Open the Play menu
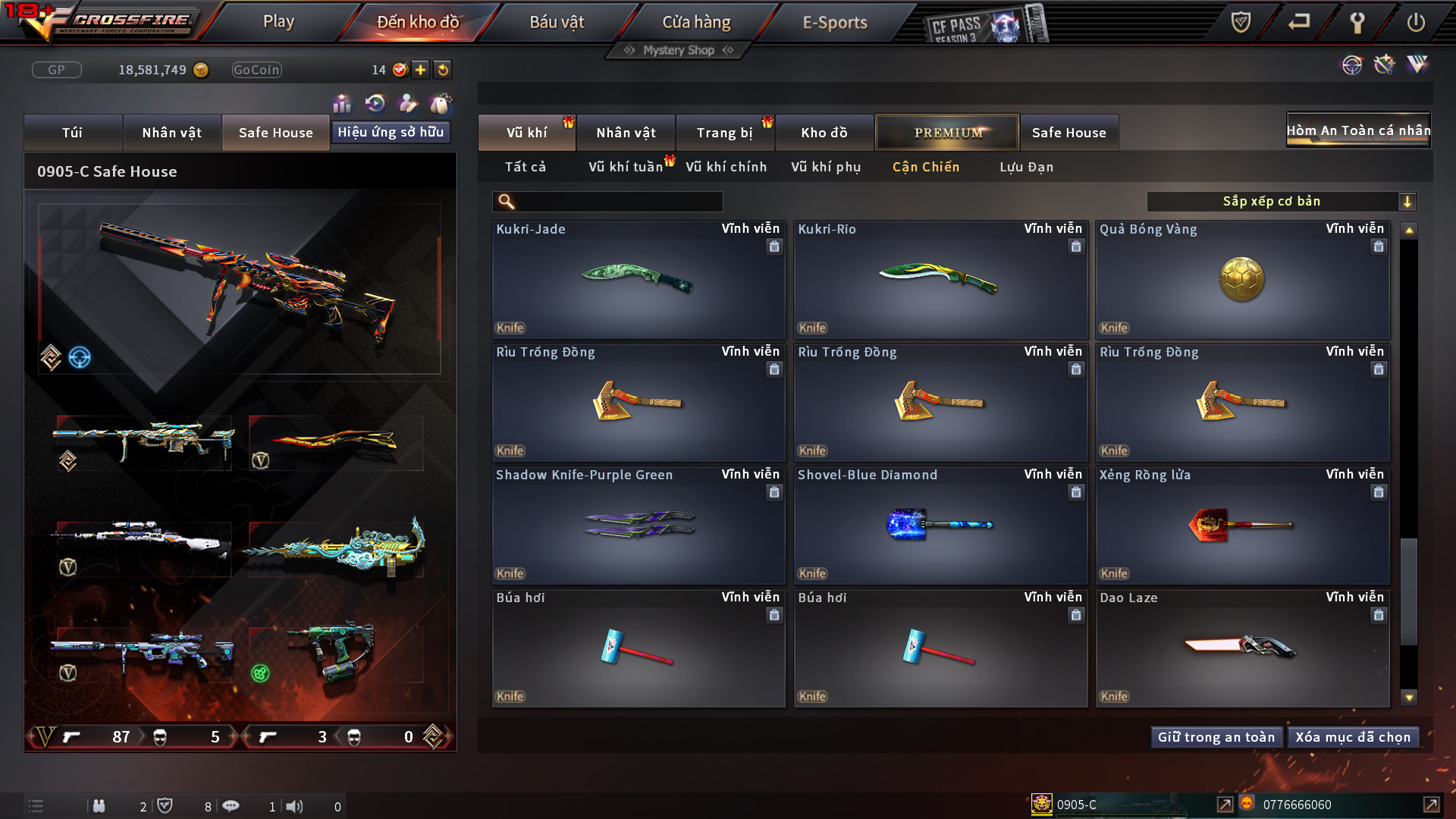 point(278,22)
